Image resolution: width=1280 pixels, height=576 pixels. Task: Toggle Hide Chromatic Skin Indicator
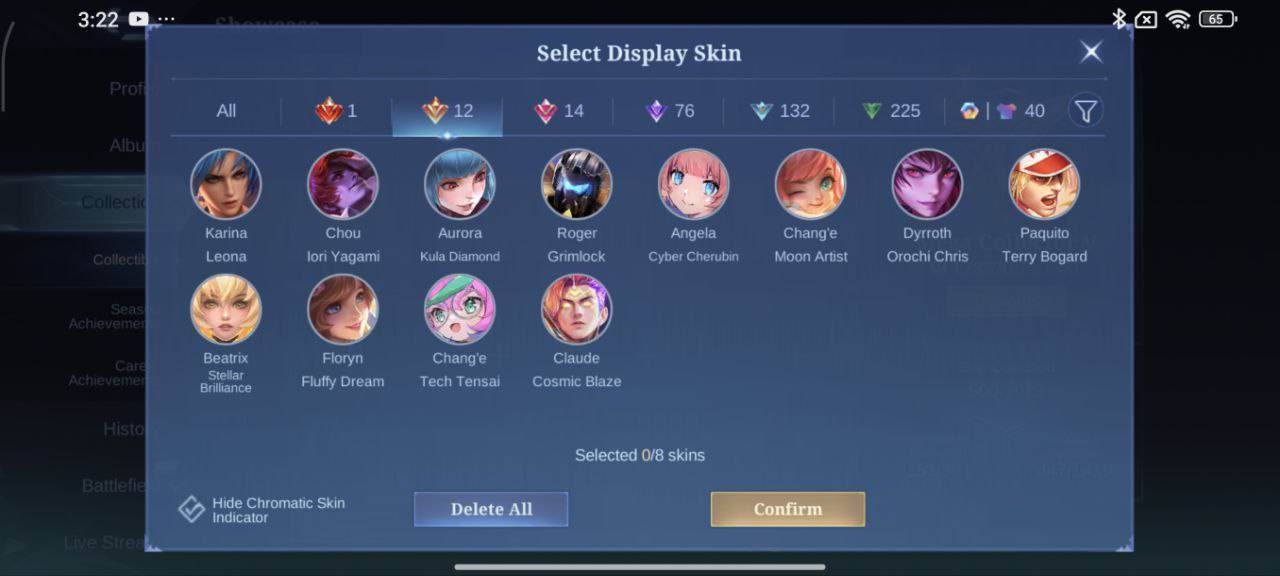click(x=192, y=509)
